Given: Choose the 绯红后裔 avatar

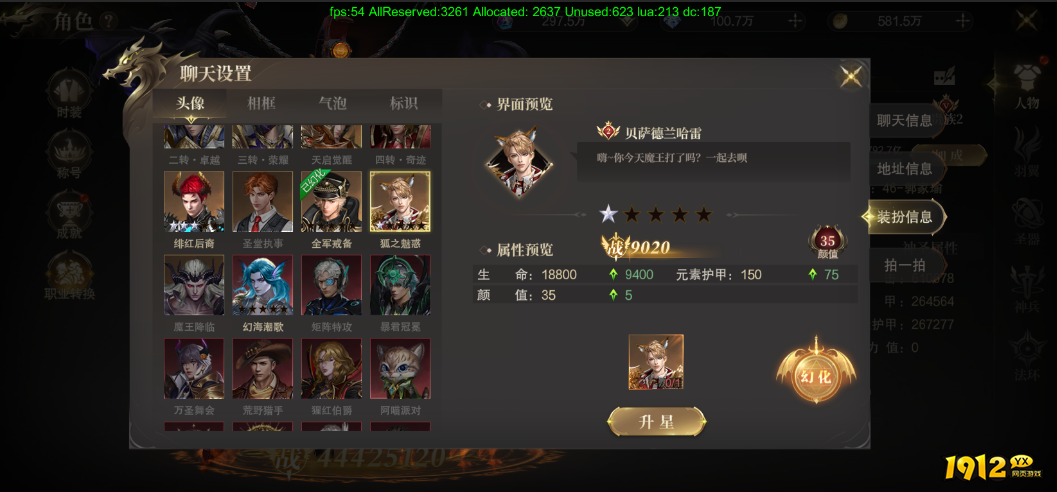Looking at the screenshot, I should click(x=194, y=201).
